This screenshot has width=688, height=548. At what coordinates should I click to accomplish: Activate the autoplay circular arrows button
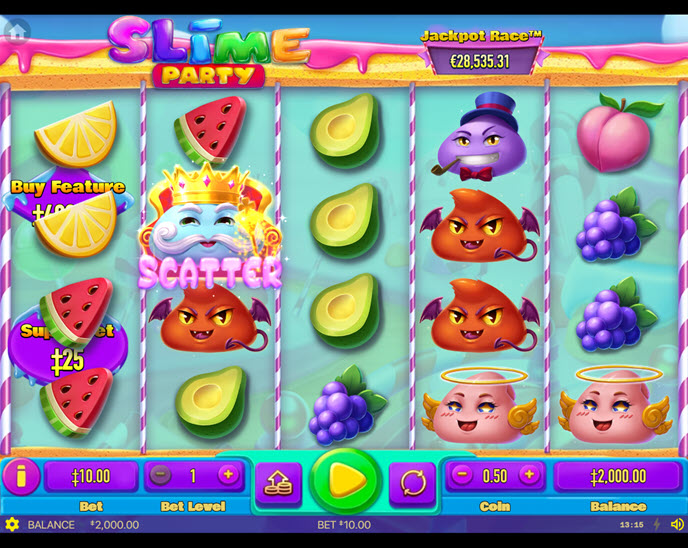[x=412, y=483]
